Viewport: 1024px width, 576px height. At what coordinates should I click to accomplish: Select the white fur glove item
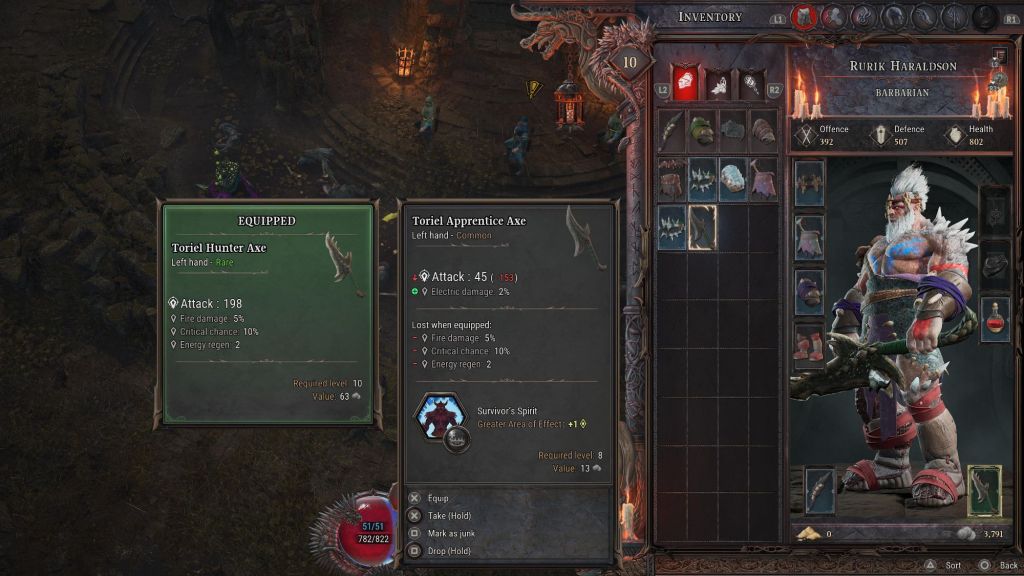pyautogui.click(x=733, y=178)
